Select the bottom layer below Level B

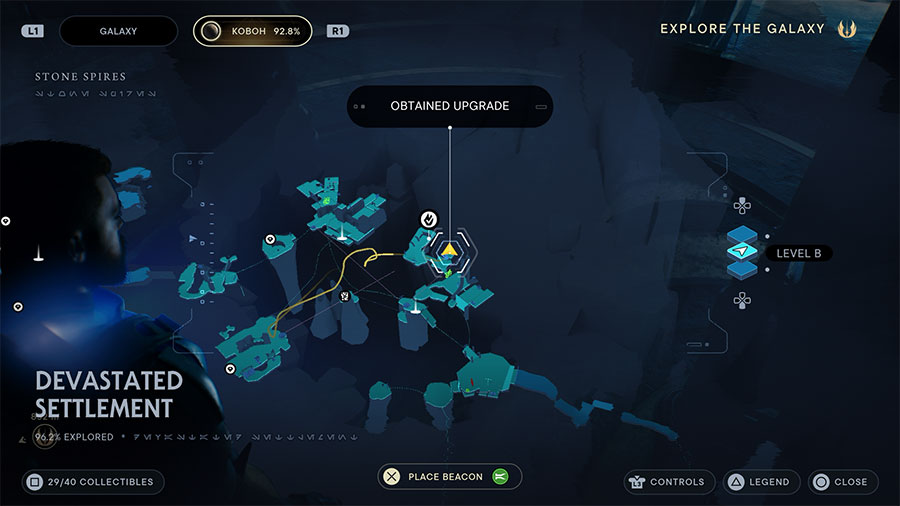pos(742,270)
